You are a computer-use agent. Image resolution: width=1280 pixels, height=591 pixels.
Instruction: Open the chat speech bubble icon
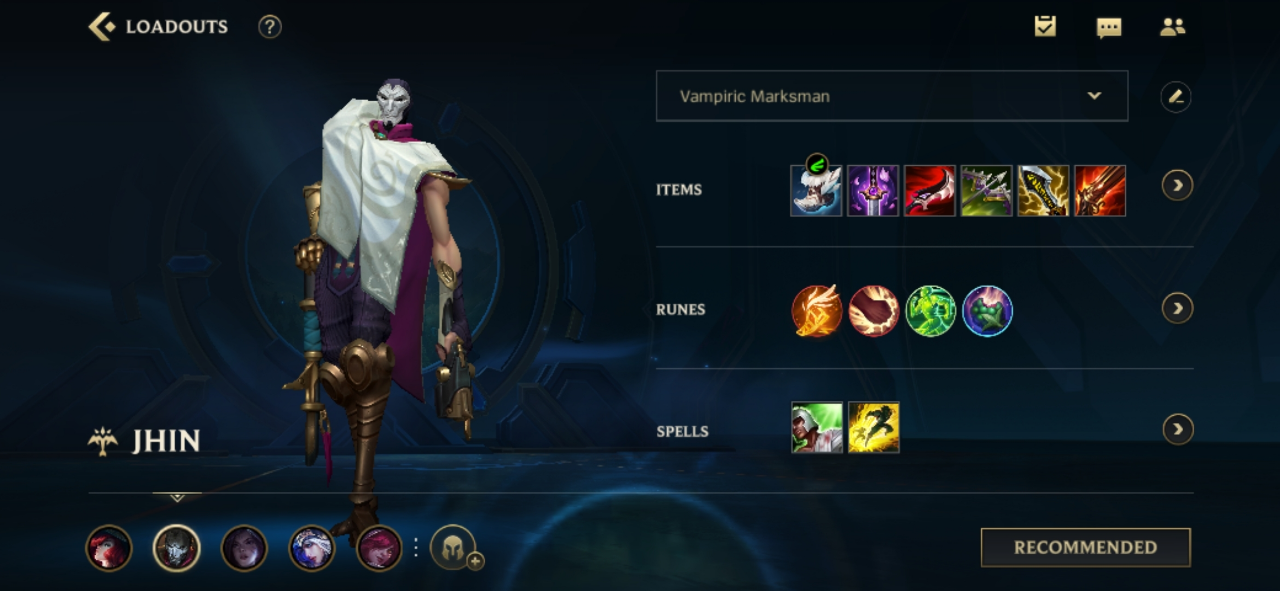coord(1108,28)
